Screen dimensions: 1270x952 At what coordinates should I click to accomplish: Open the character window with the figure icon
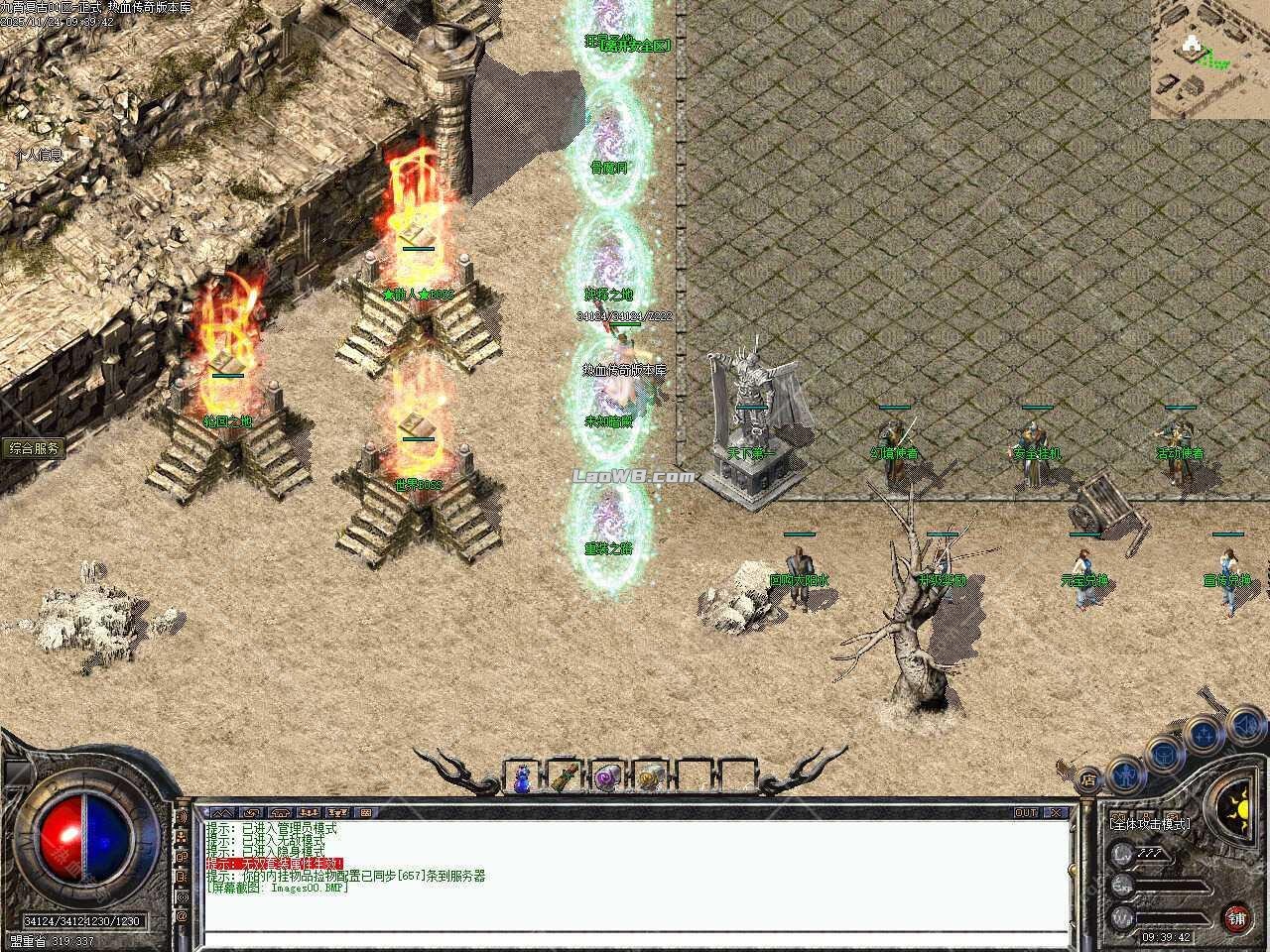1125,776
